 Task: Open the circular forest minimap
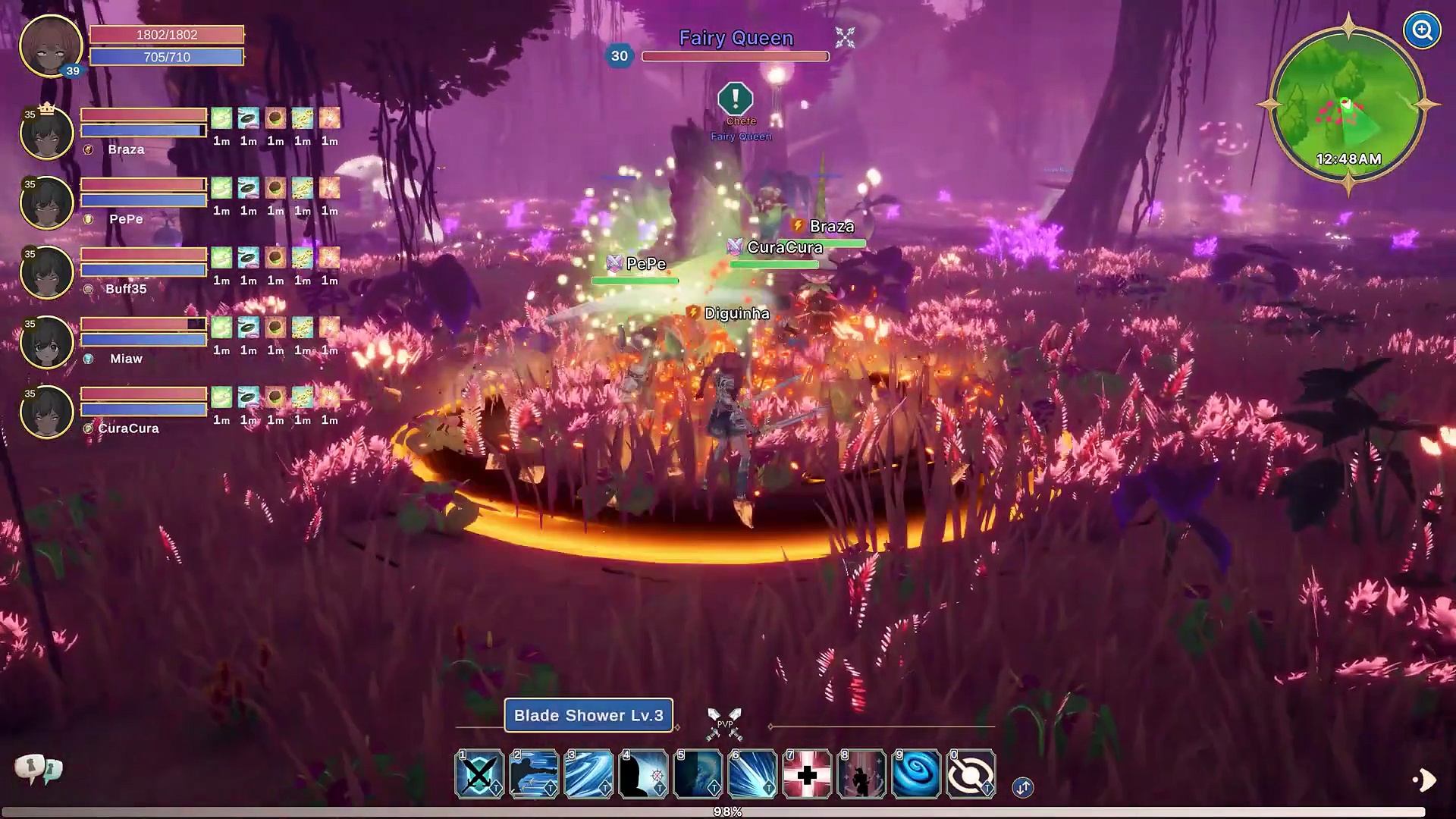pos(1348,105)
